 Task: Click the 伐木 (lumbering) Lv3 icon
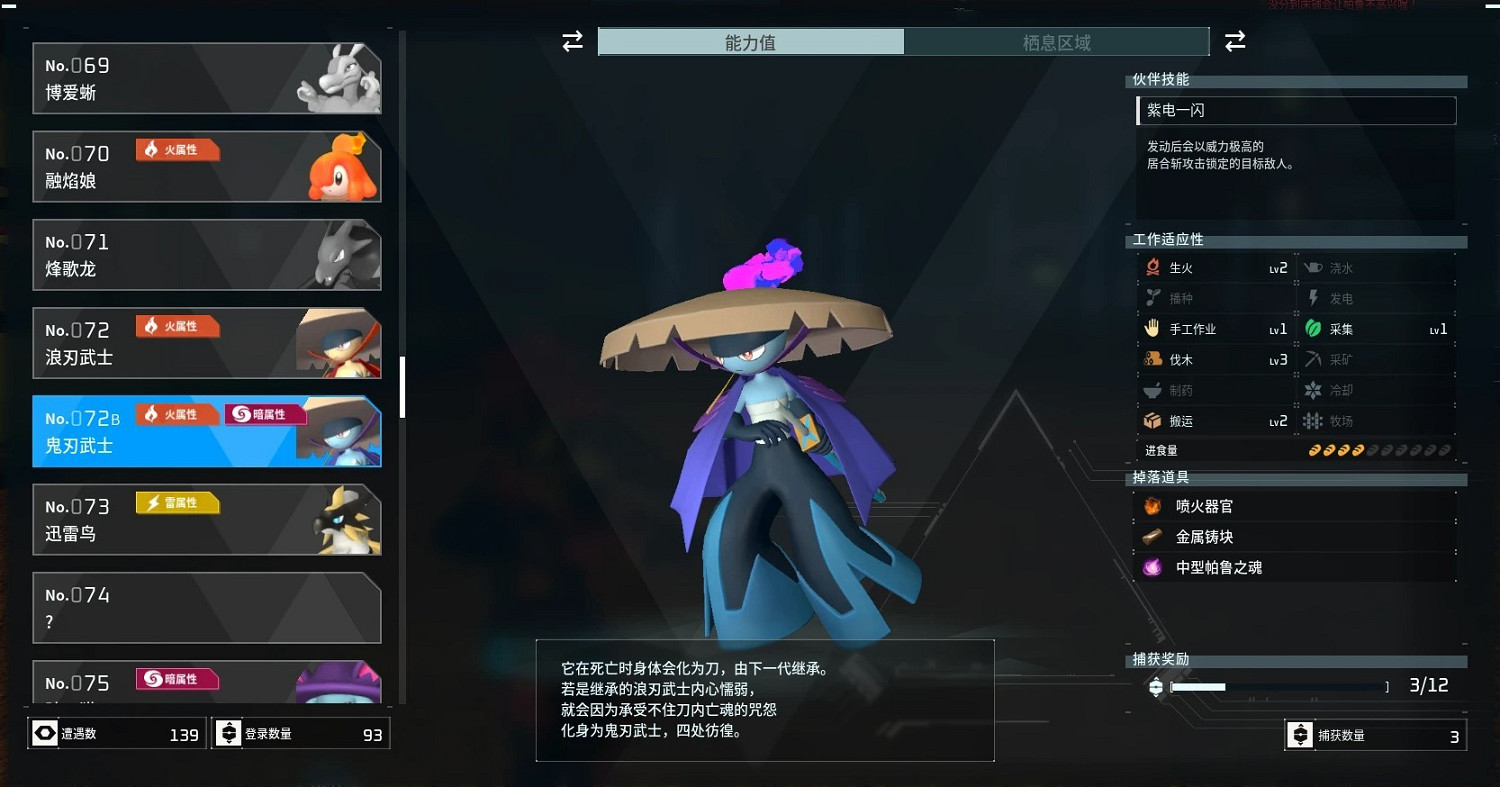(x=1154, y=359)
